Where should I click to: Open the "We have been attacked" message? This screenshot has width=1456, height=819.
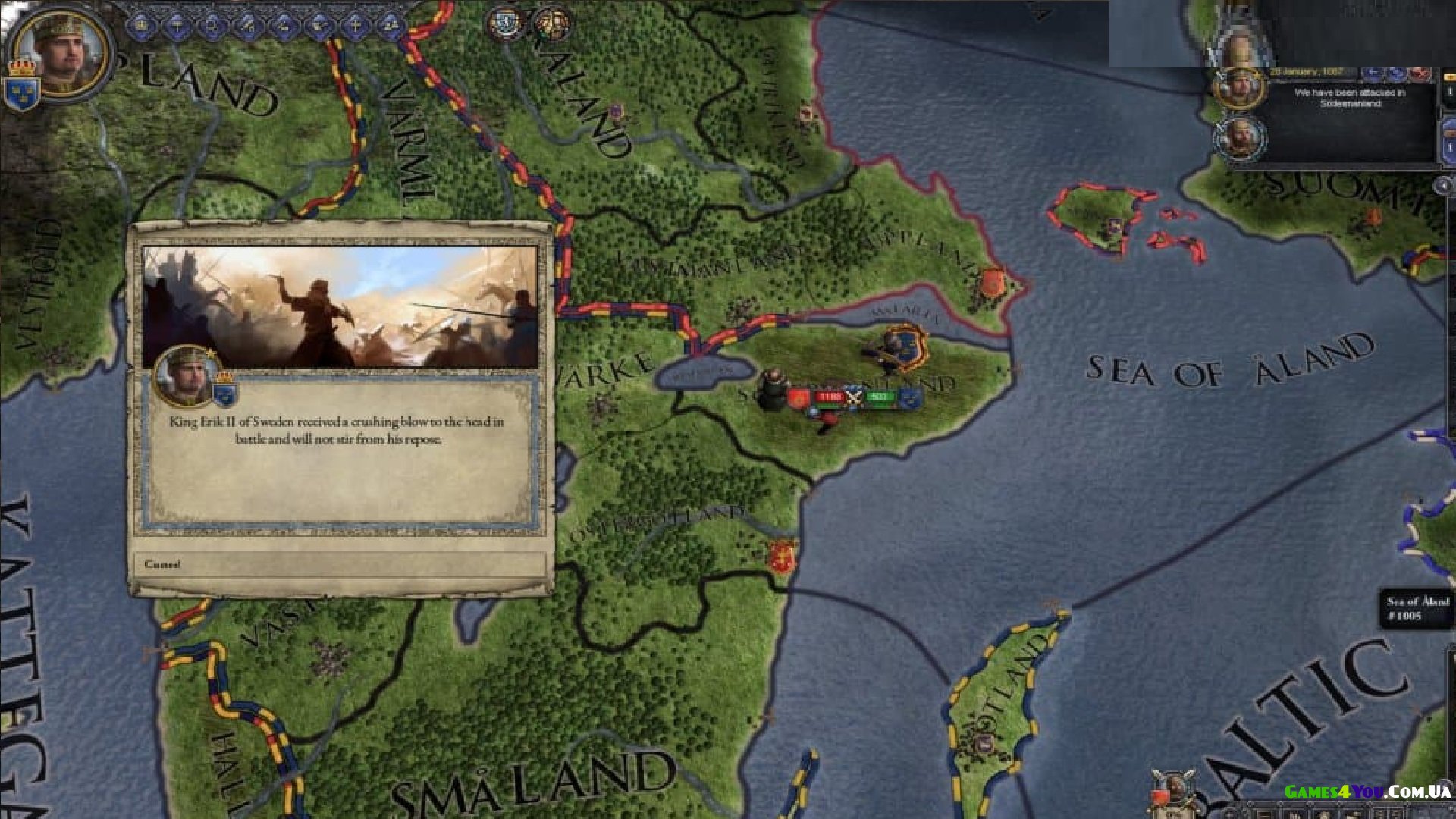coord(1350,98)
